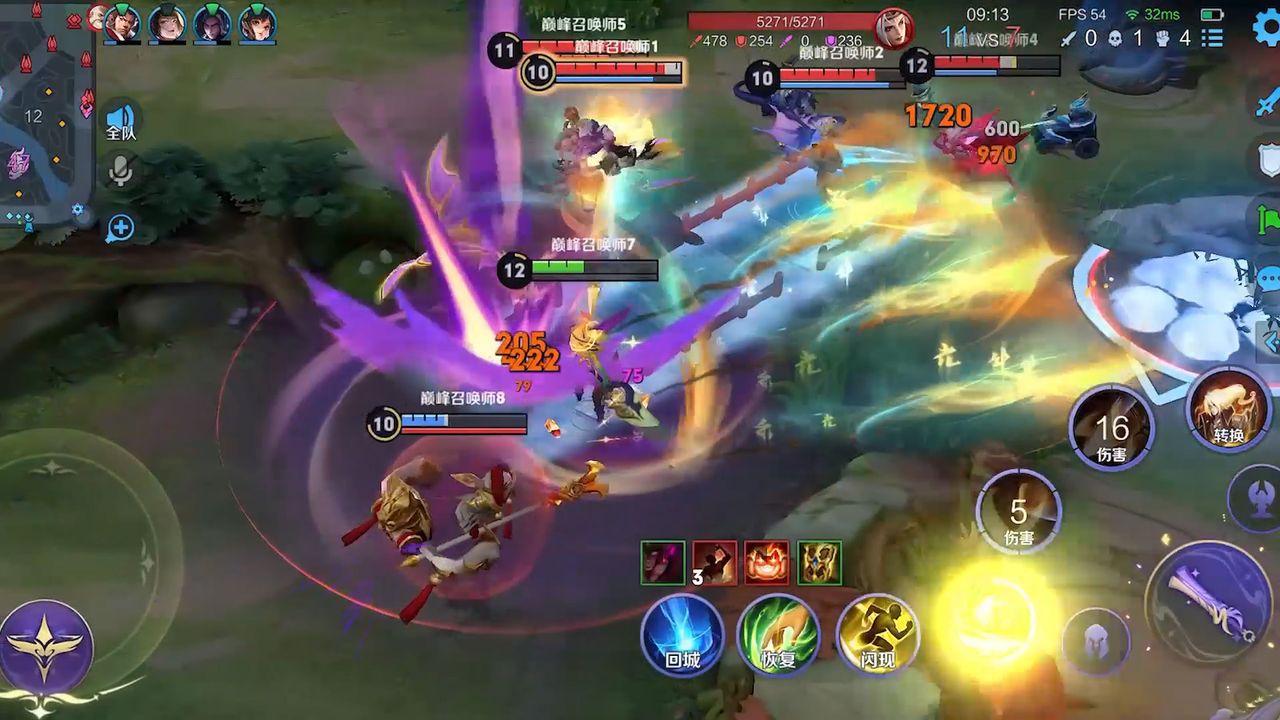Send the defend shield signal
This screenshot has width=1280, height=720.
click(x=1267, y=160)
